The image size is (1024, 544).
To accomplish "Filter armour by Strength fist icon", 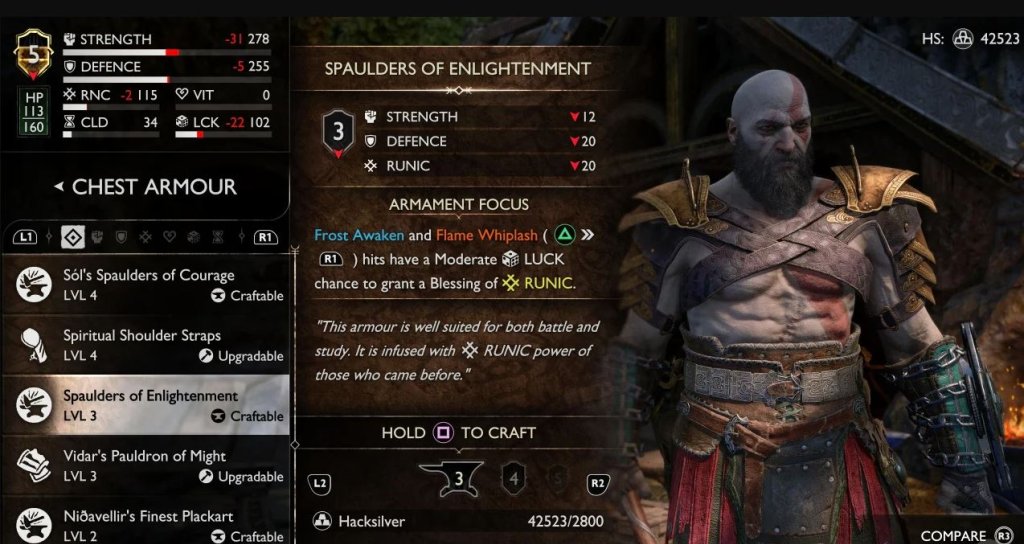I will 98,237.
